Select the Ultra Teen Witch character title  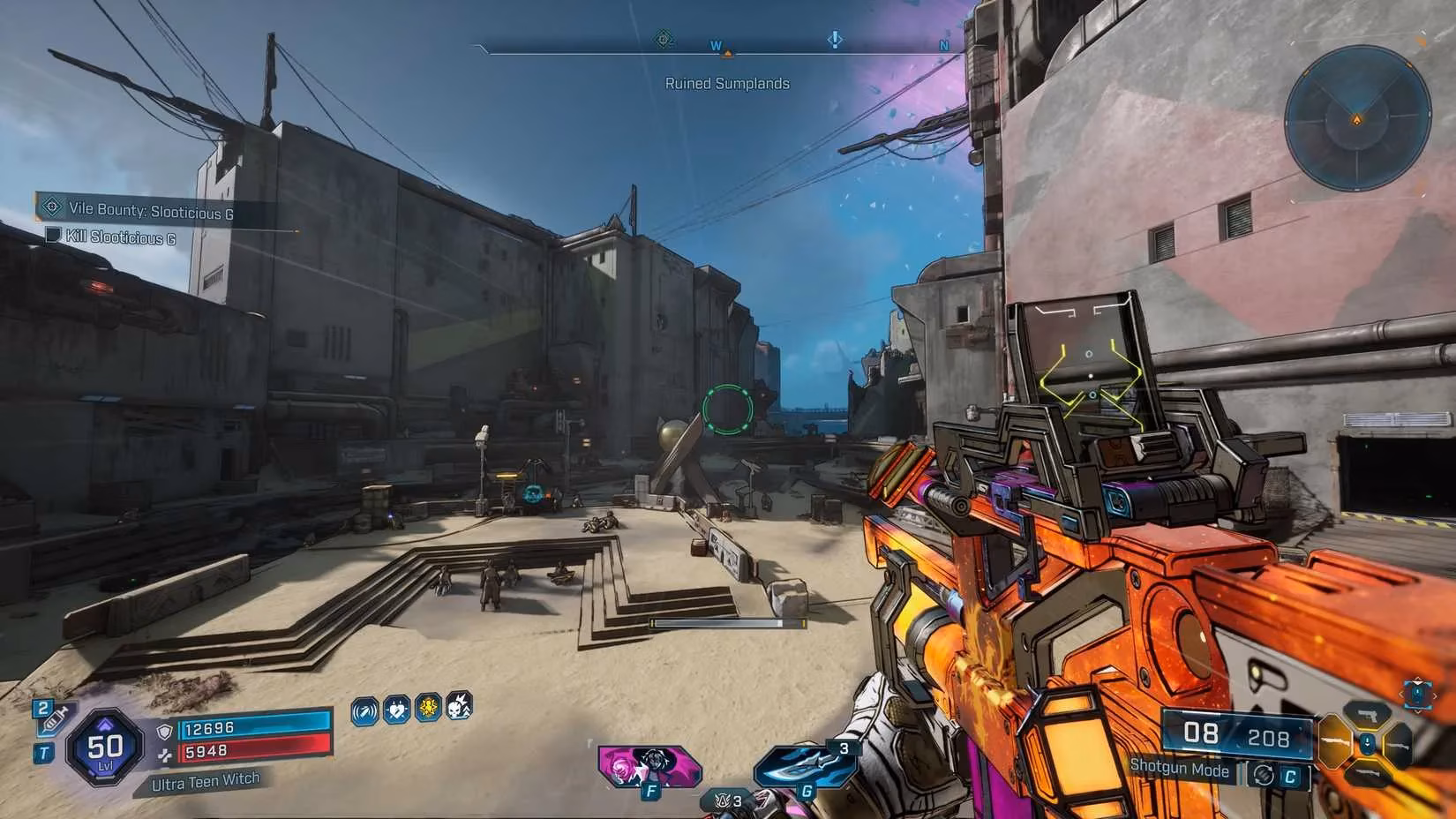[x=206, y=780]
